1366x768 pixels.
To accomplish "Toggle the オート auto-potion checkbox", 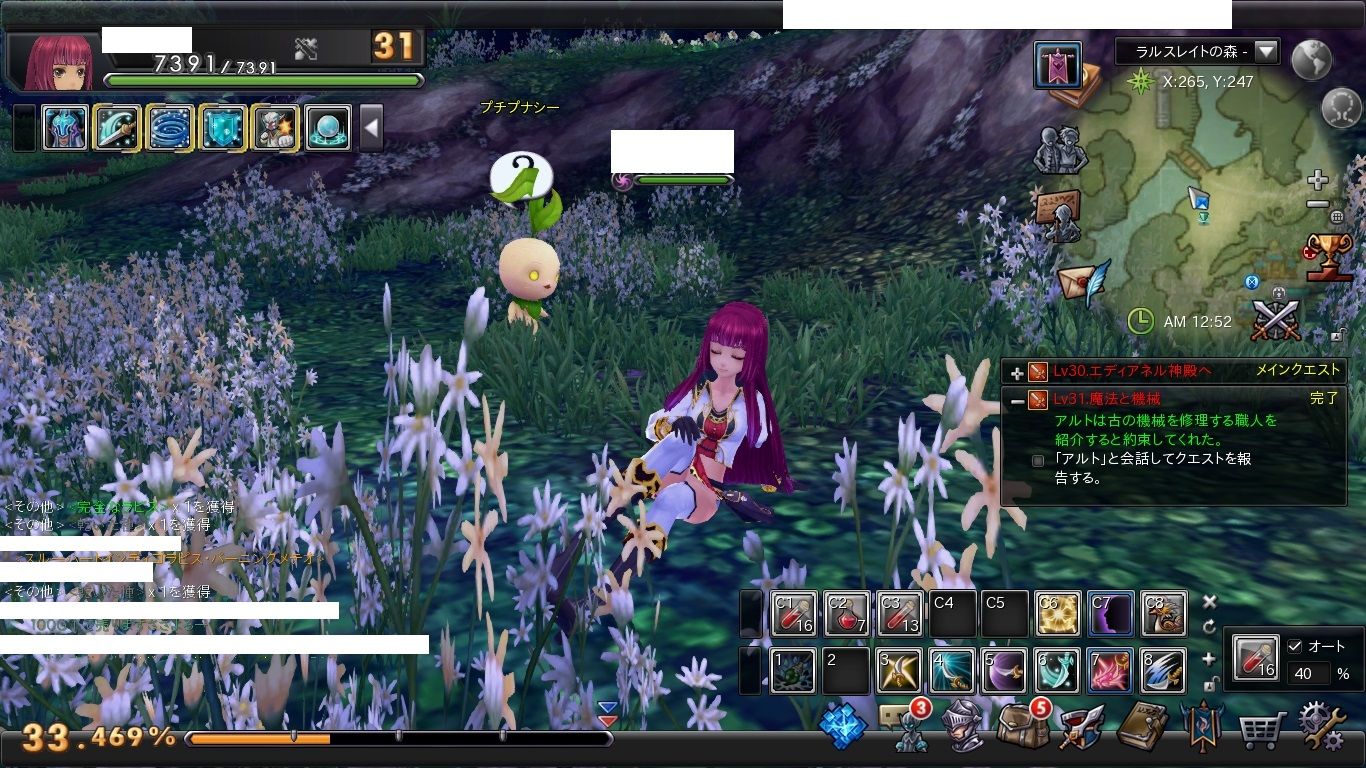I will [1296, 646].
